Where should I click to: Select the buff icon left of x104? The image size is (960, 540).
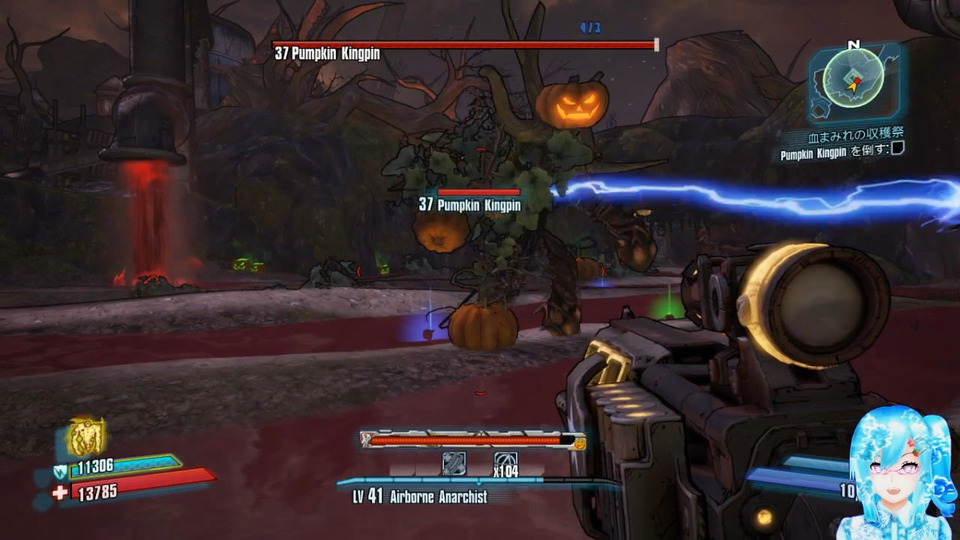[x=454, y=464]
